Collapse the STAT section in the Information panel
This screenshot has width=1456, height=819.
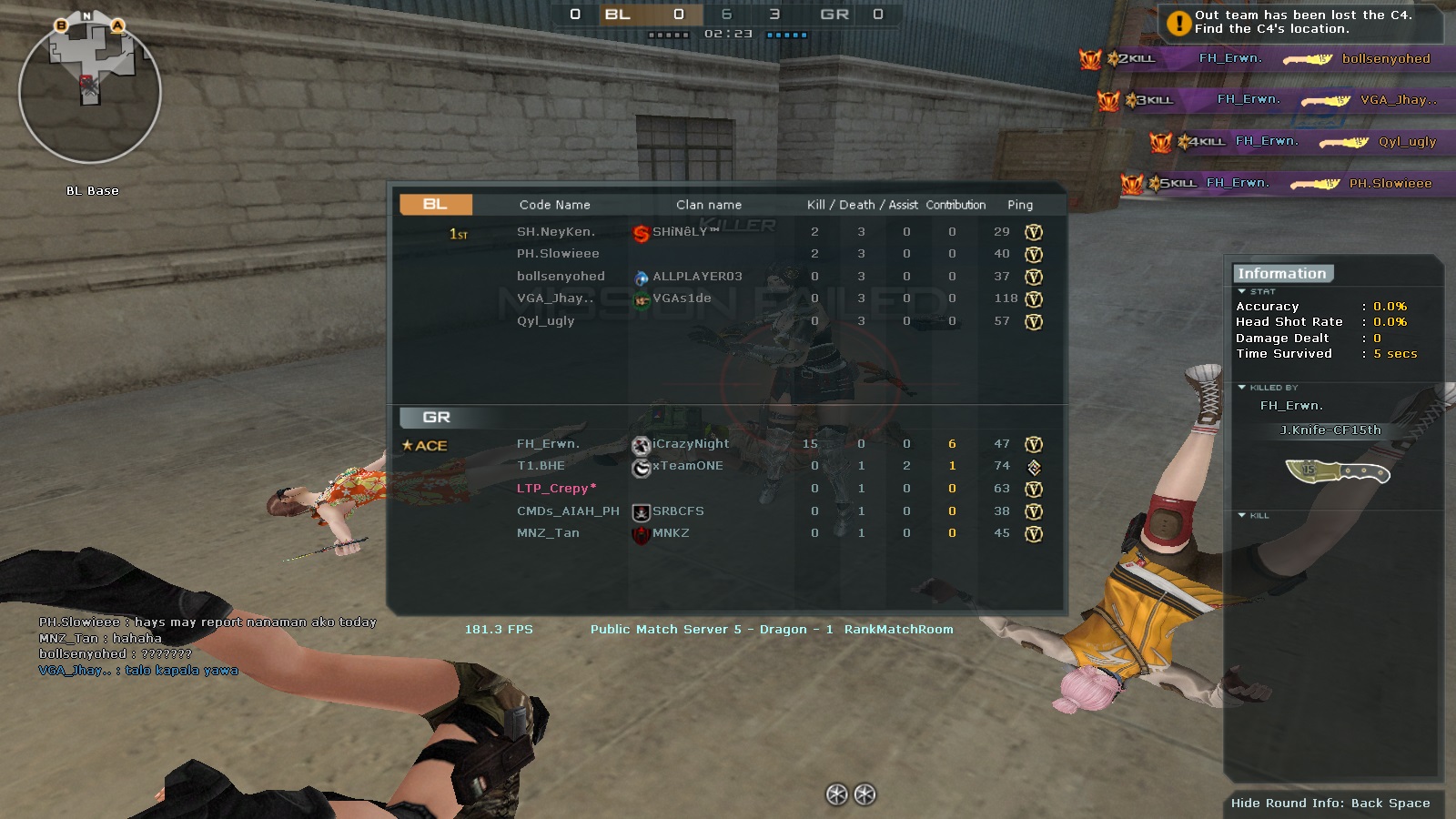coord(1240,291)
